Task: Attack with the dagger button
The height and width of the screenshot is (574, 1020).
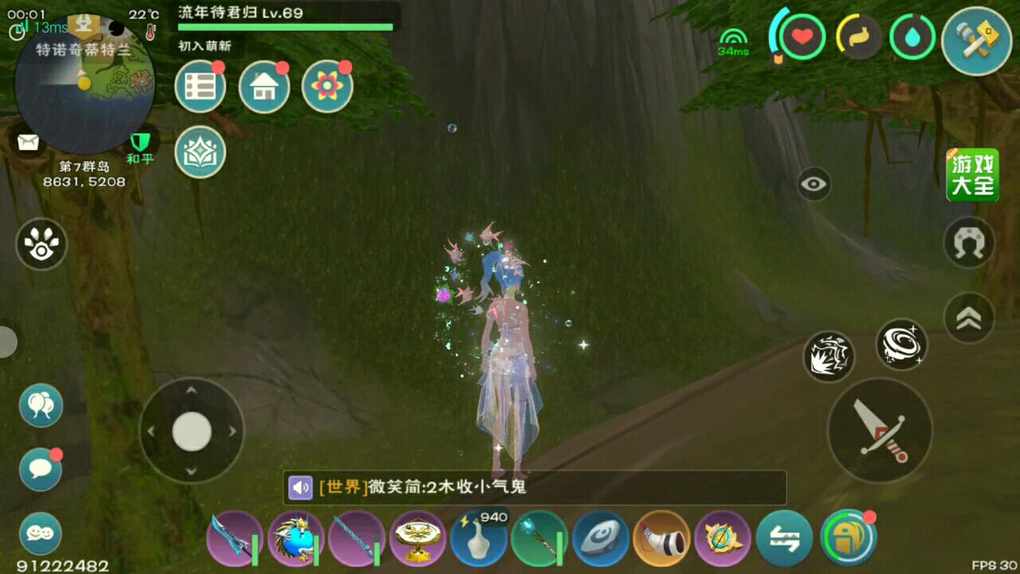Action: (880, 430)
